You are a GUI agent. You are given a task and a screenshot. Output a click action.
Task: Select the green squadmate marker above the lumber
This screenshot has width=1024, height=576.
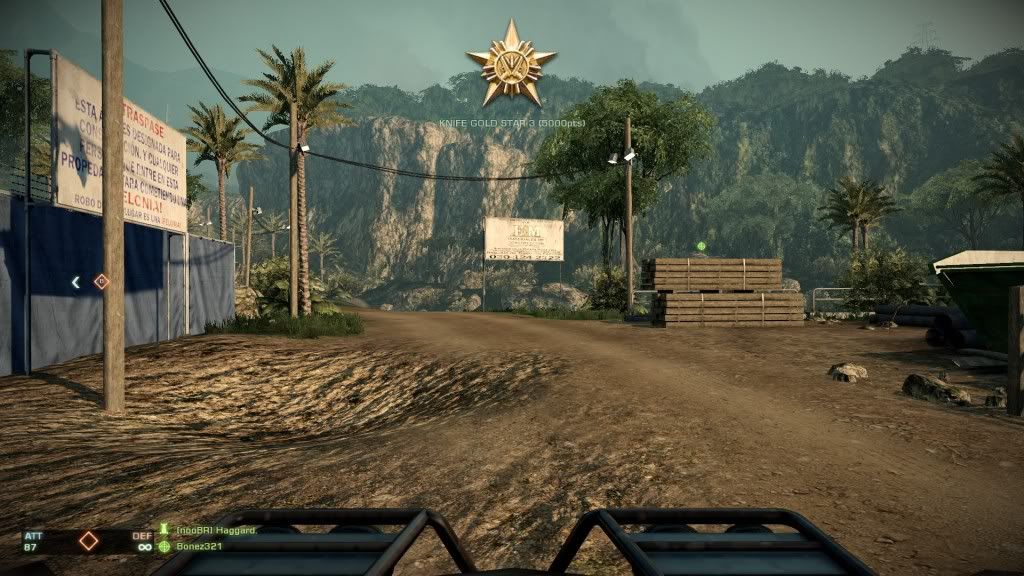tap(701, 246)
